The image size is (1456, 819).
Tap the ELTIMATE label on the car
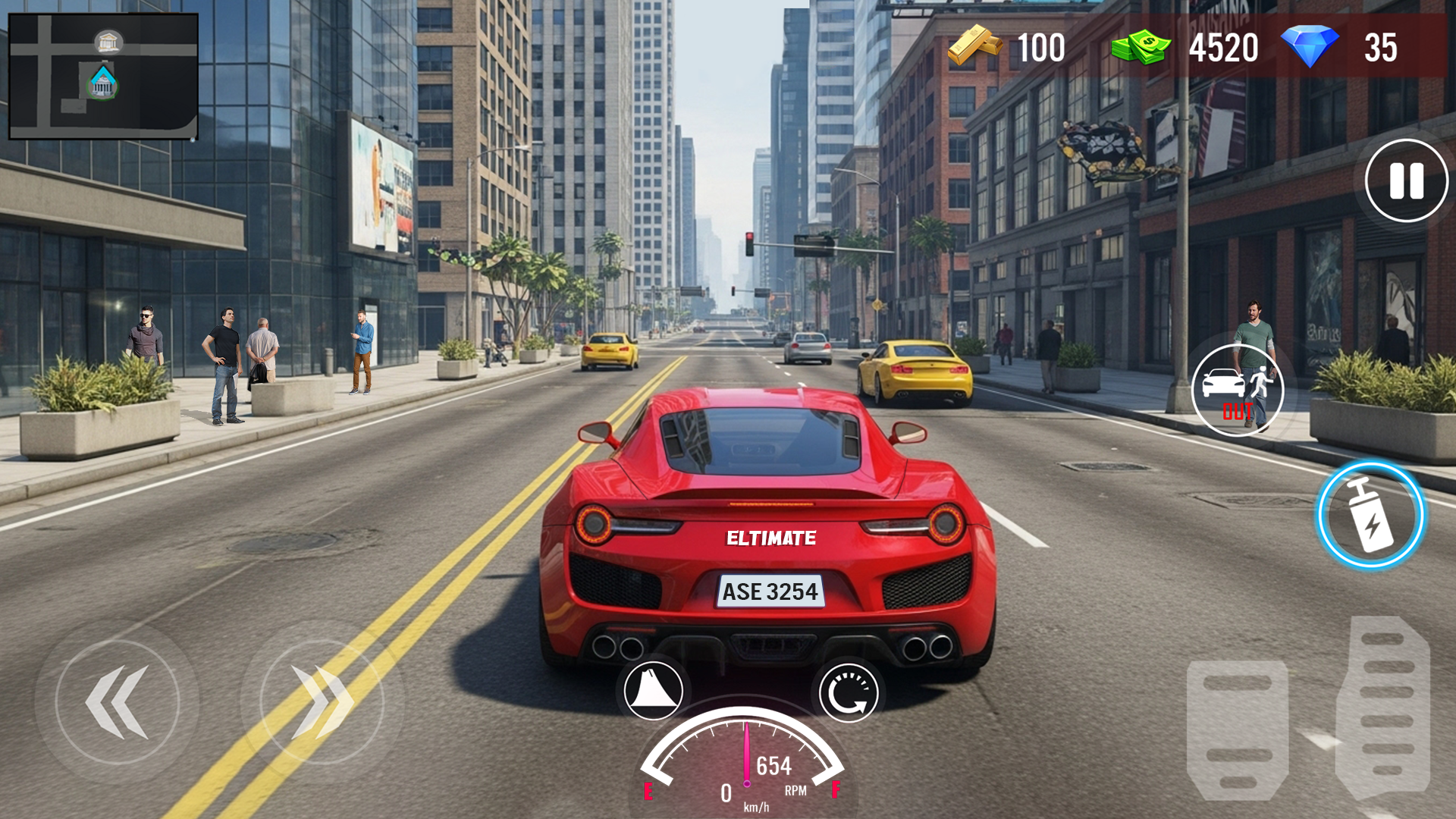pos(770,538)
